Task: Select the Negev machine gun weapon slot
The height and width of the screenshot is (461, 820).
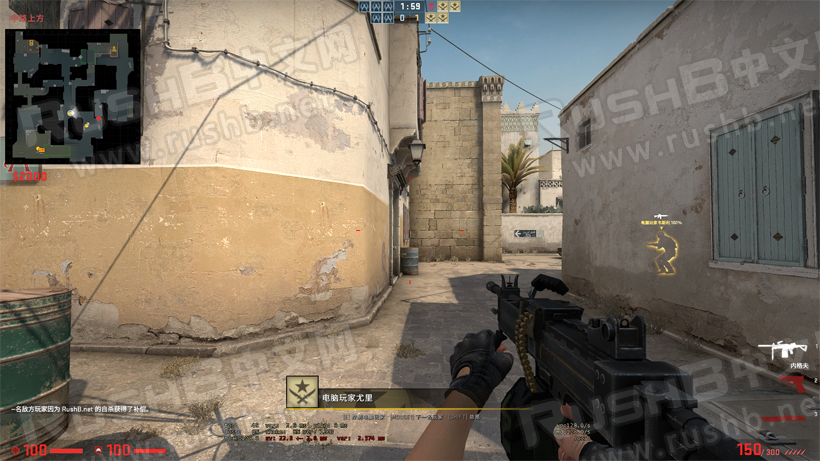Action: (783, 349)
